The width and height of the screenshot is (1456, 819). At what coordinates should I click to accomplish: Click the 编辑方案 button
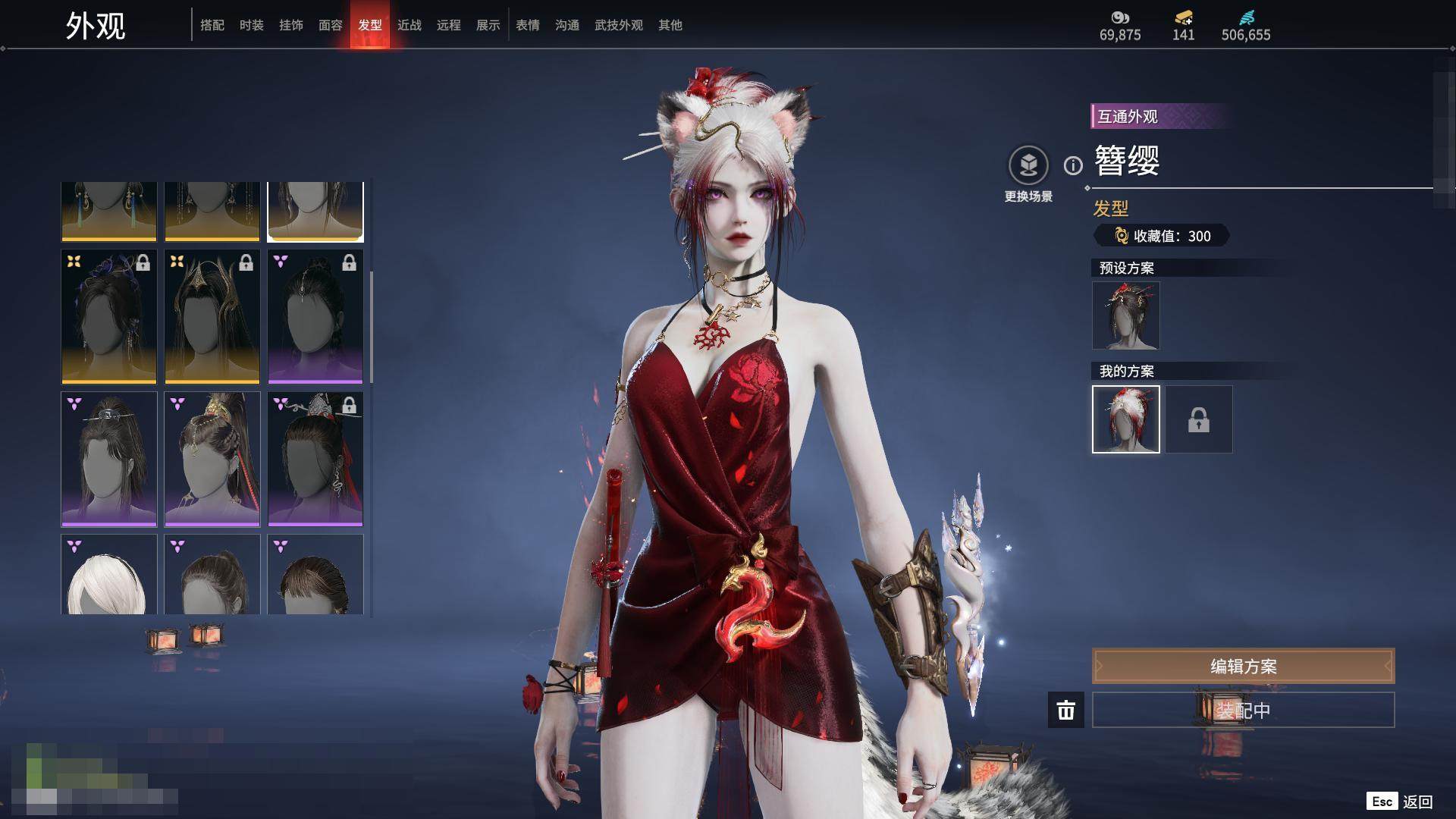point(1243,667)
